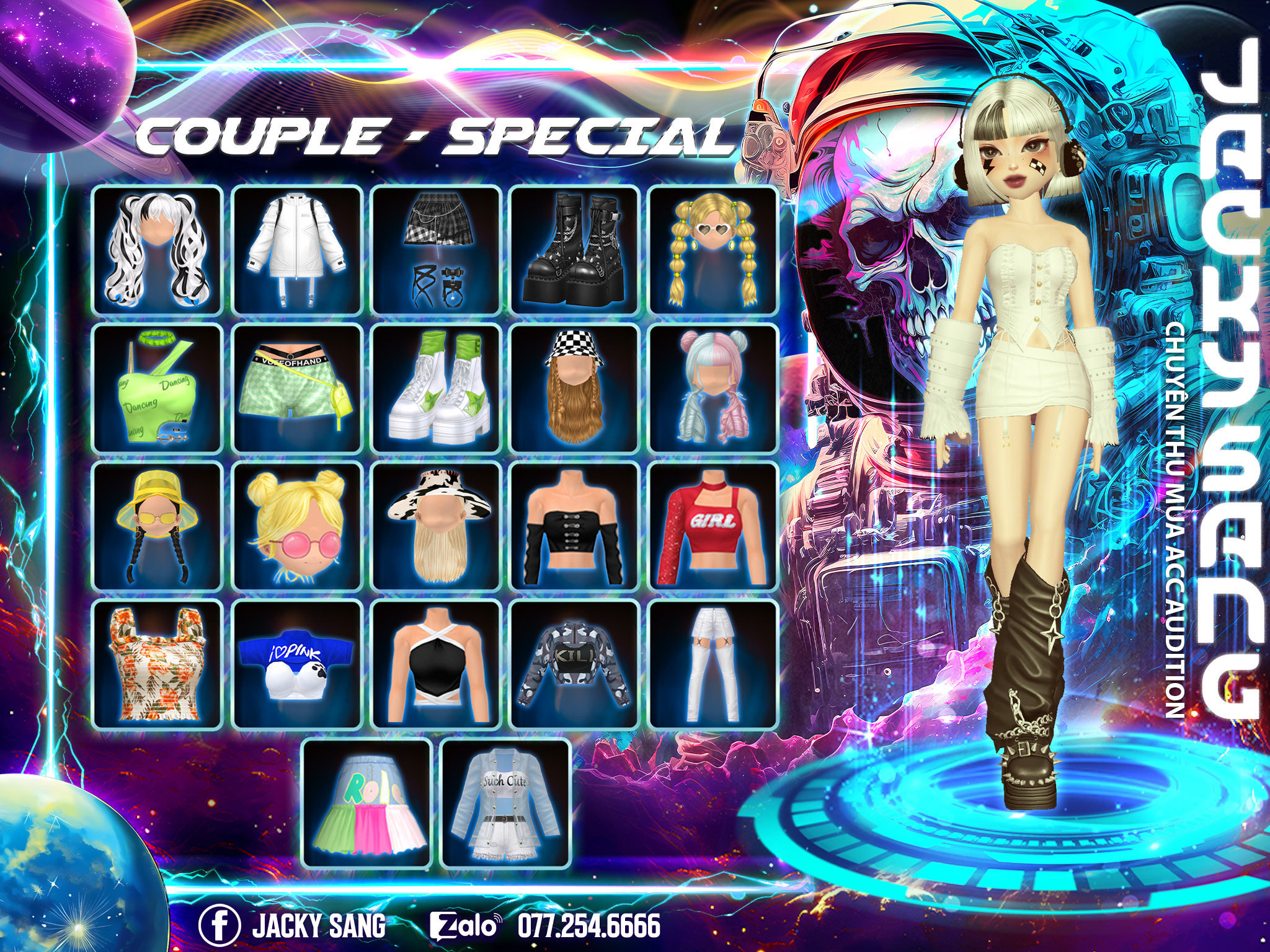Select the checkered bucket hat hairstyle

[574, 389]
